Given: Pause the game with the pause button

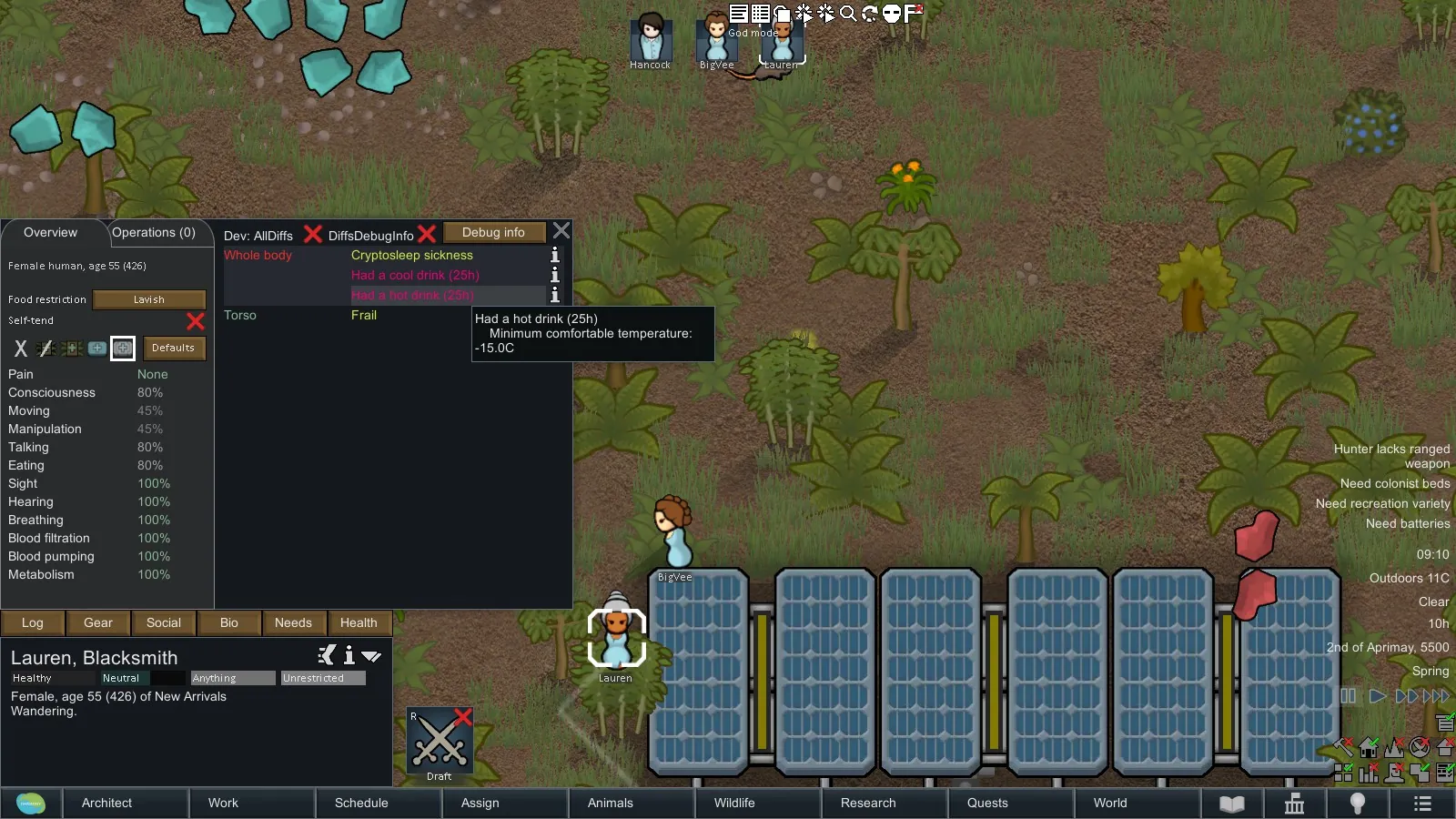Looking at the screenshot, I should click(1349, 696).
